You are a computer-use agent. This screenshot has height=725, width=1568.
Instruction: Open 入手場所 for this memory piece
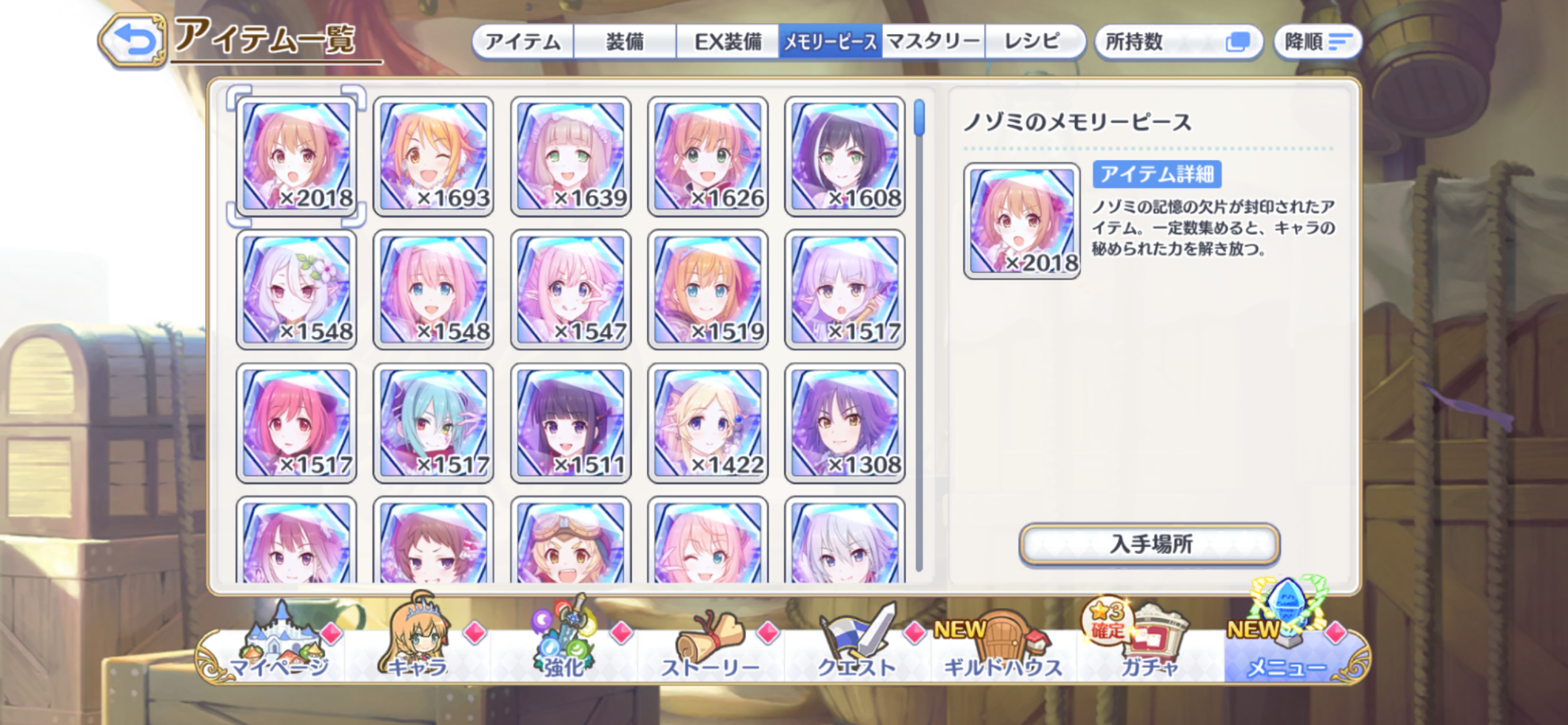click(x=1149, y=544)
